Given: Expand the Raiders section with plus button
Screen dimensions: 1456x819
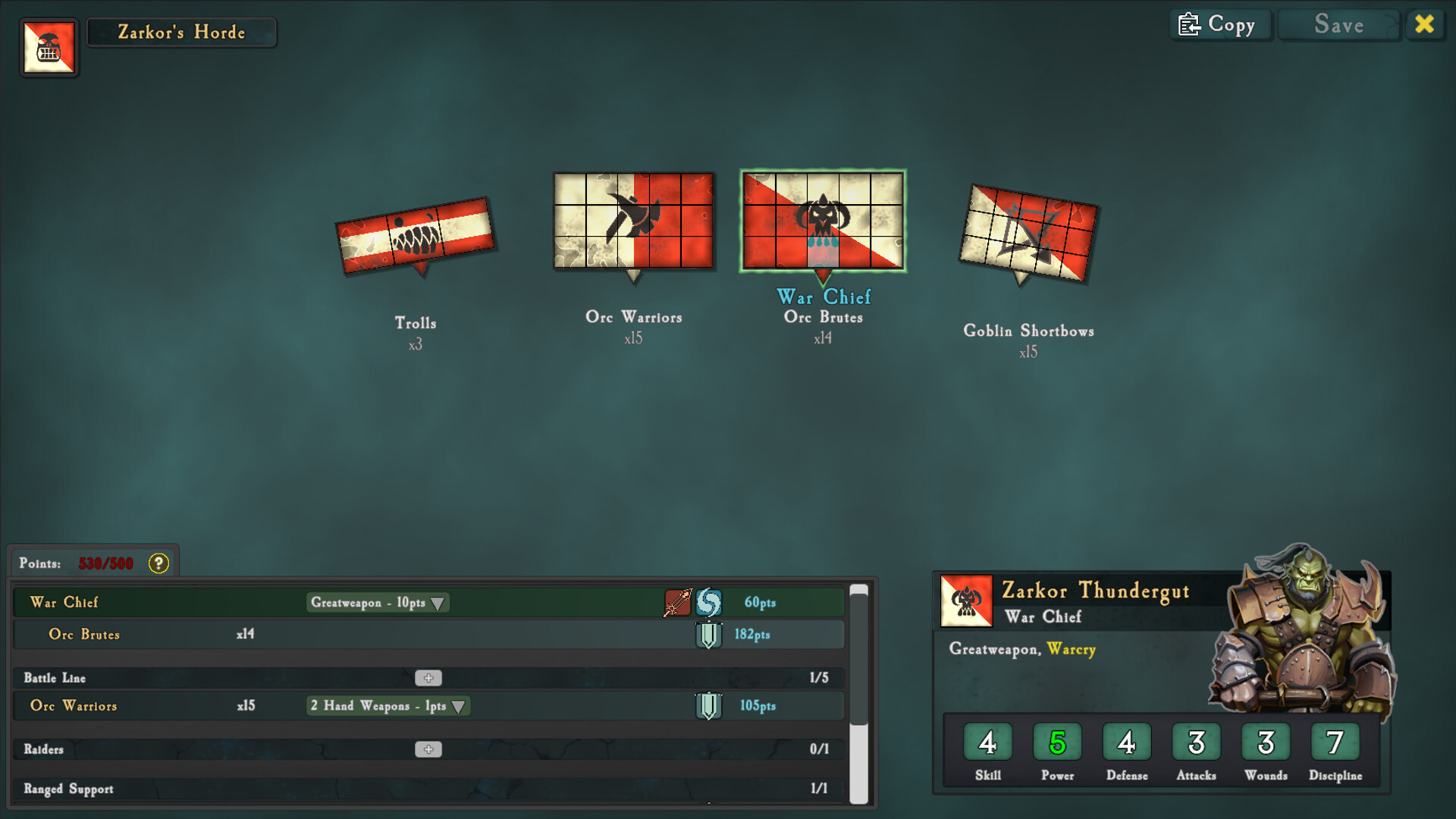Looking at the screenshot, I should coord(429,749).
